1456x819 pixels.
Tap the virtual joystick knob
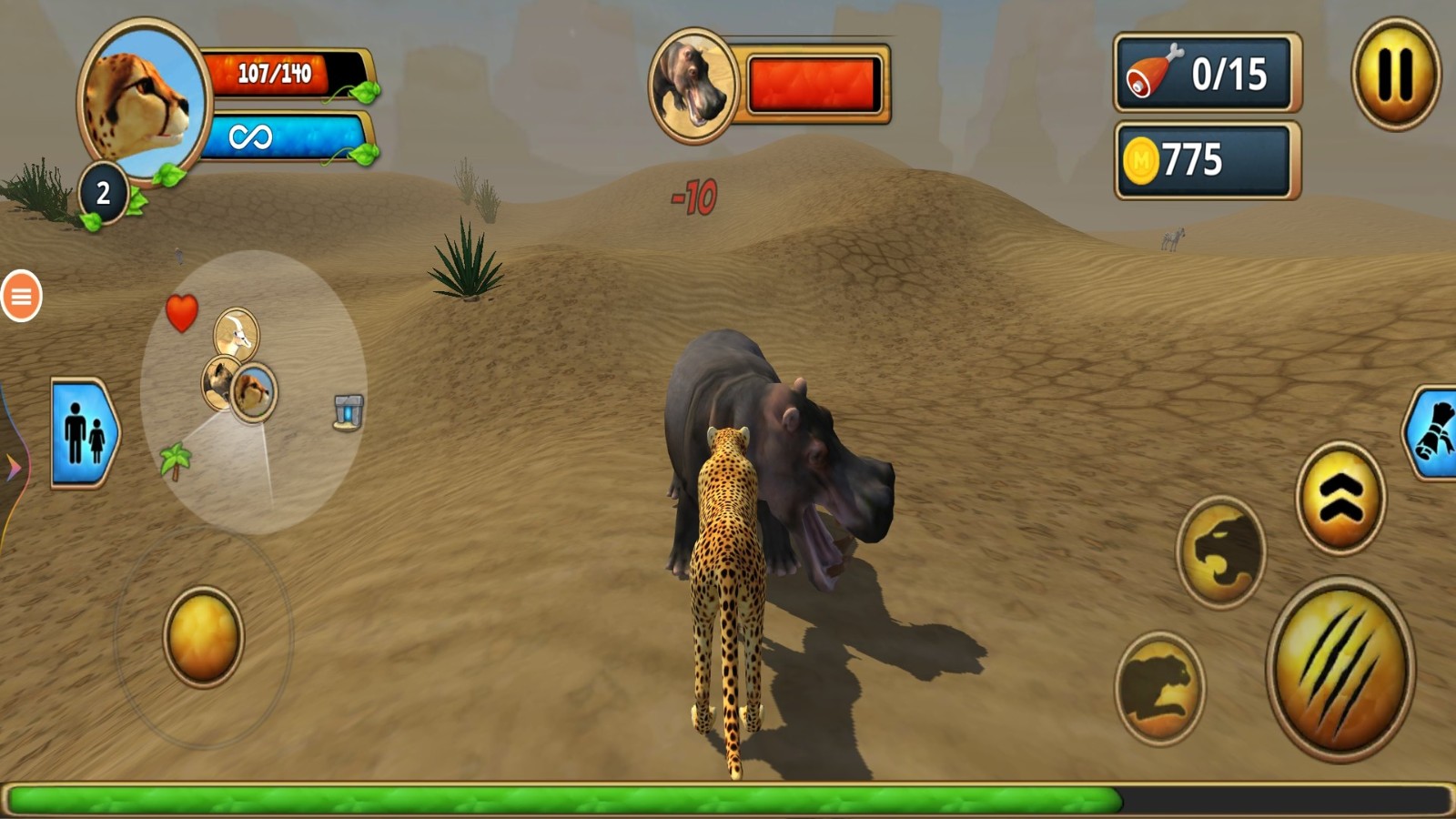click(203, 636)
